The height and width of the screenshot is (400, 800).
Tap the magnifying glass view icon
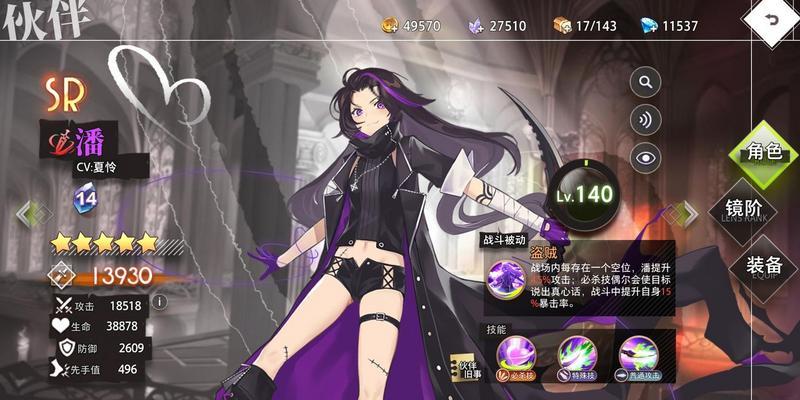[646, 82]
